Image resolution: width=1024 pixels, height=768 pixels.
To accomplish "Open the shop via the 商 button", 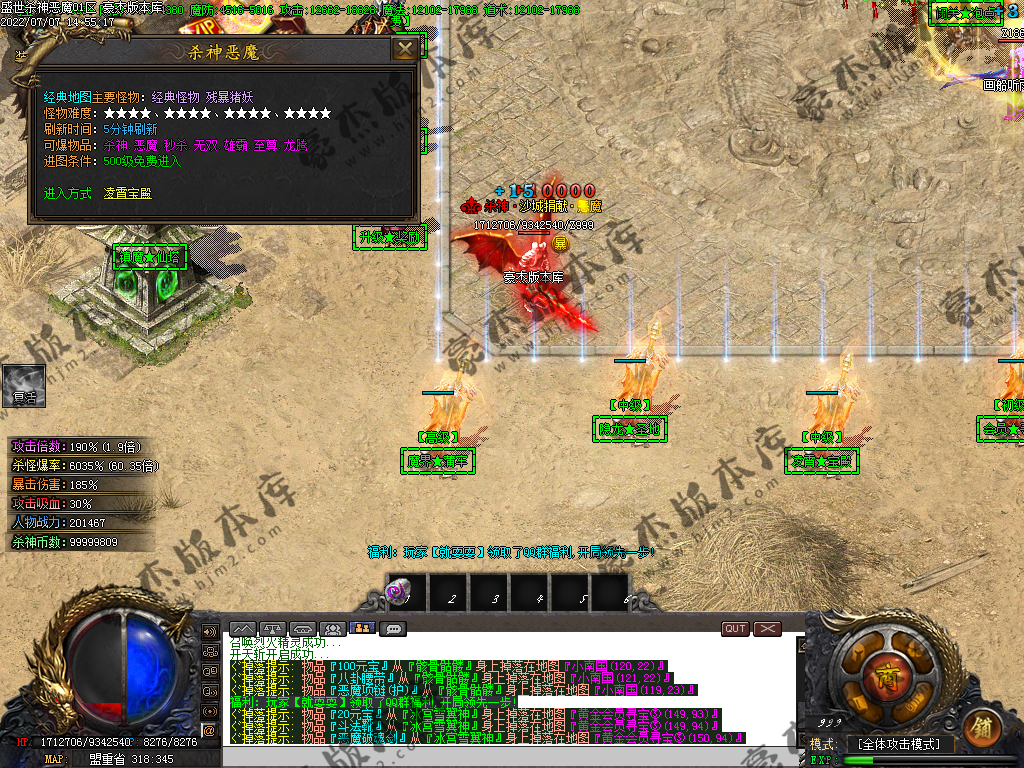I will tap(884, 676).
